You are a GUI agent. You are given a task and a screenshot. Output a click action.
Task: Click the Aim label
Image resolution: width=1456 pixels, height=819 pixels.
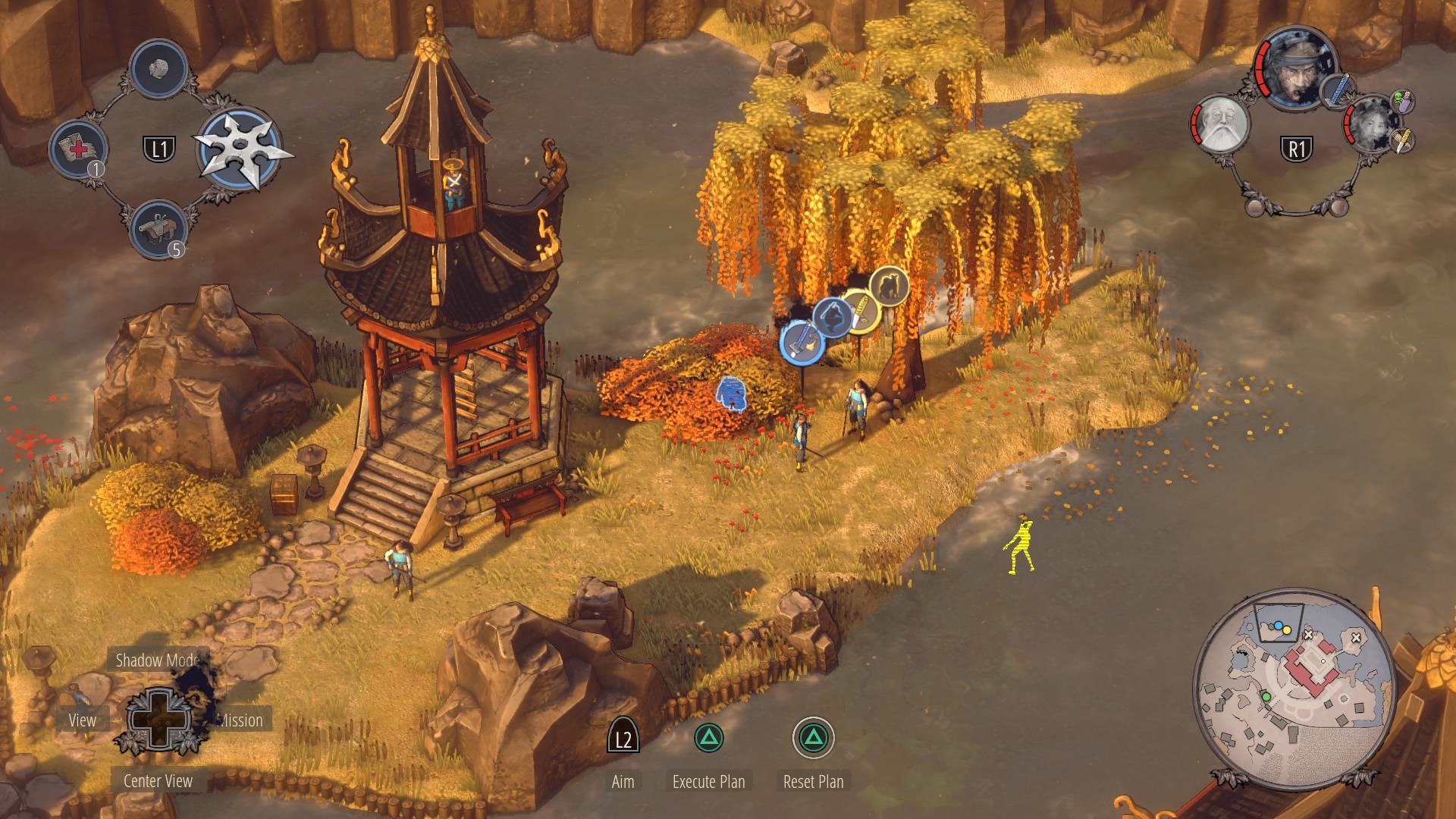click(623, 782)
